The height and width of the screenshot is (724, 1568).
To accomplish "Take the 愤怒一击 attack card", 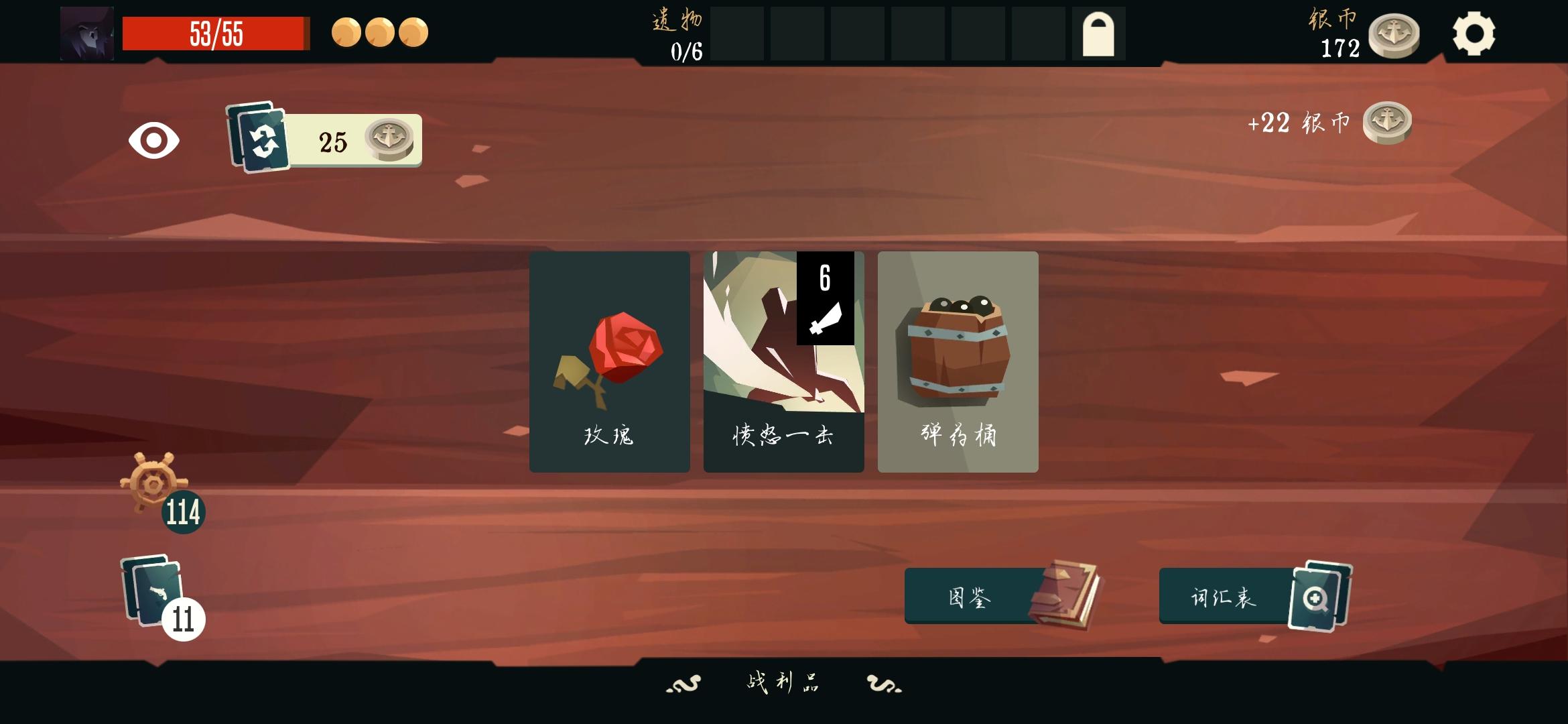I will click(x=784, y=363).
